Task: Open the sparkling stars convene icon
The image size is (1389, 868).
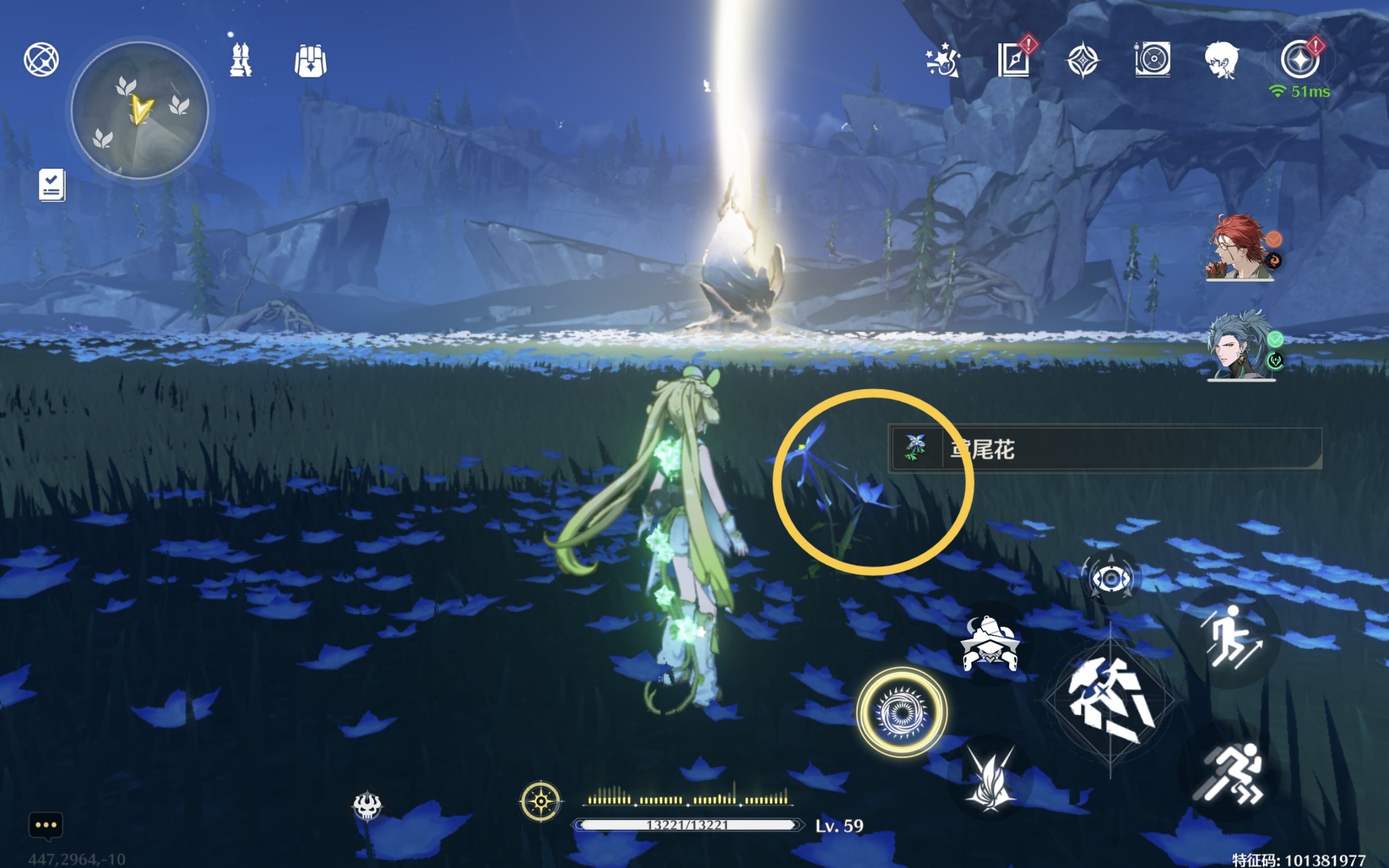Action: (942, 60)
